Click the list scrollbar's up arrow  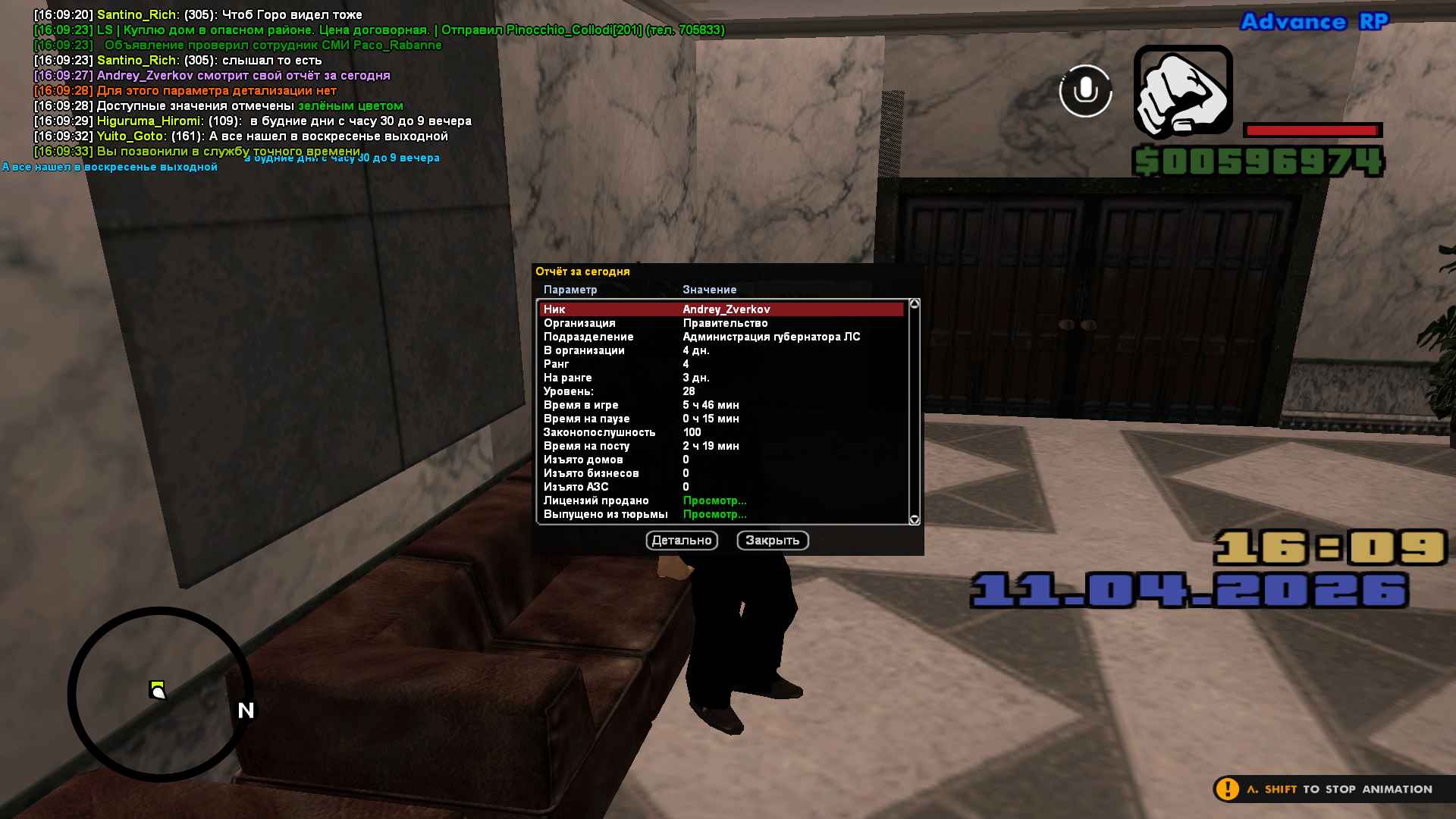coord(915,304)
